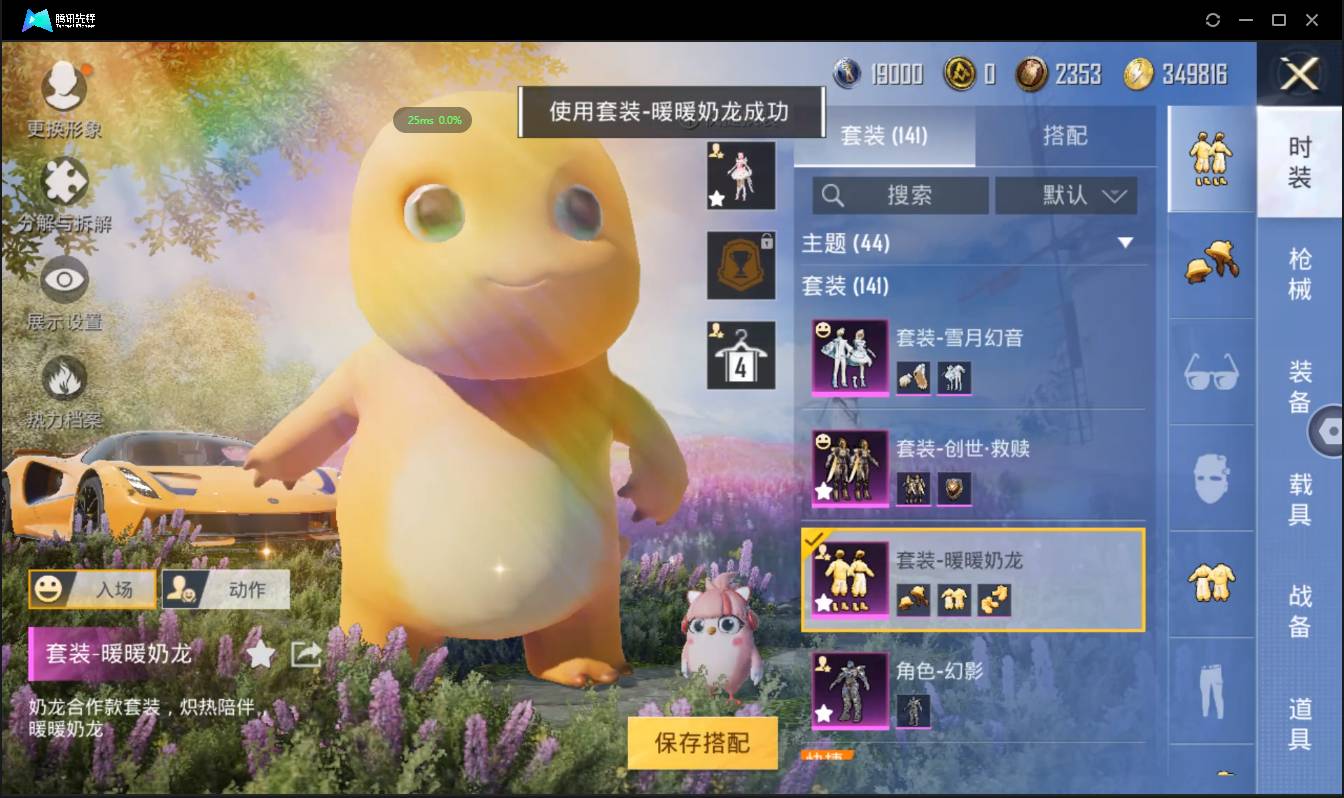This screenshot has height=798, width=1344.
Task: Open the 默认 sorting dropdown
Action: (1065, 195)
